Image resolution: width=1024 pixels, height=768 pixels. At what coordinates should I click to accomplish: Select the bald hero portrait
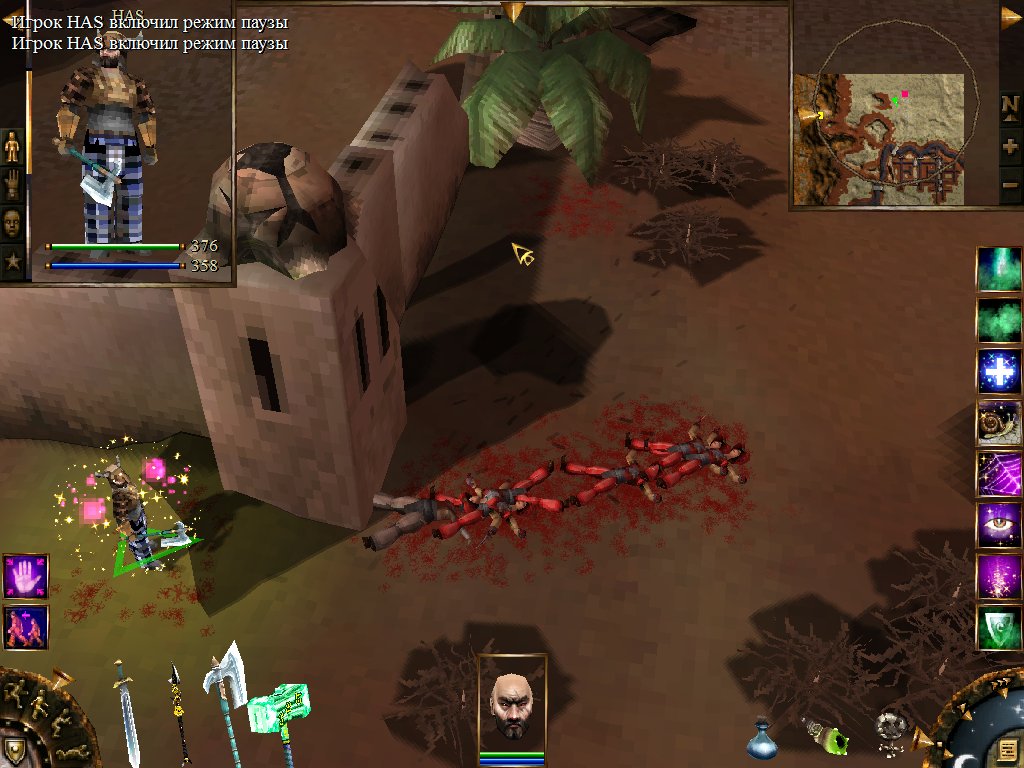pyautogui.click(x=512, y=703)
